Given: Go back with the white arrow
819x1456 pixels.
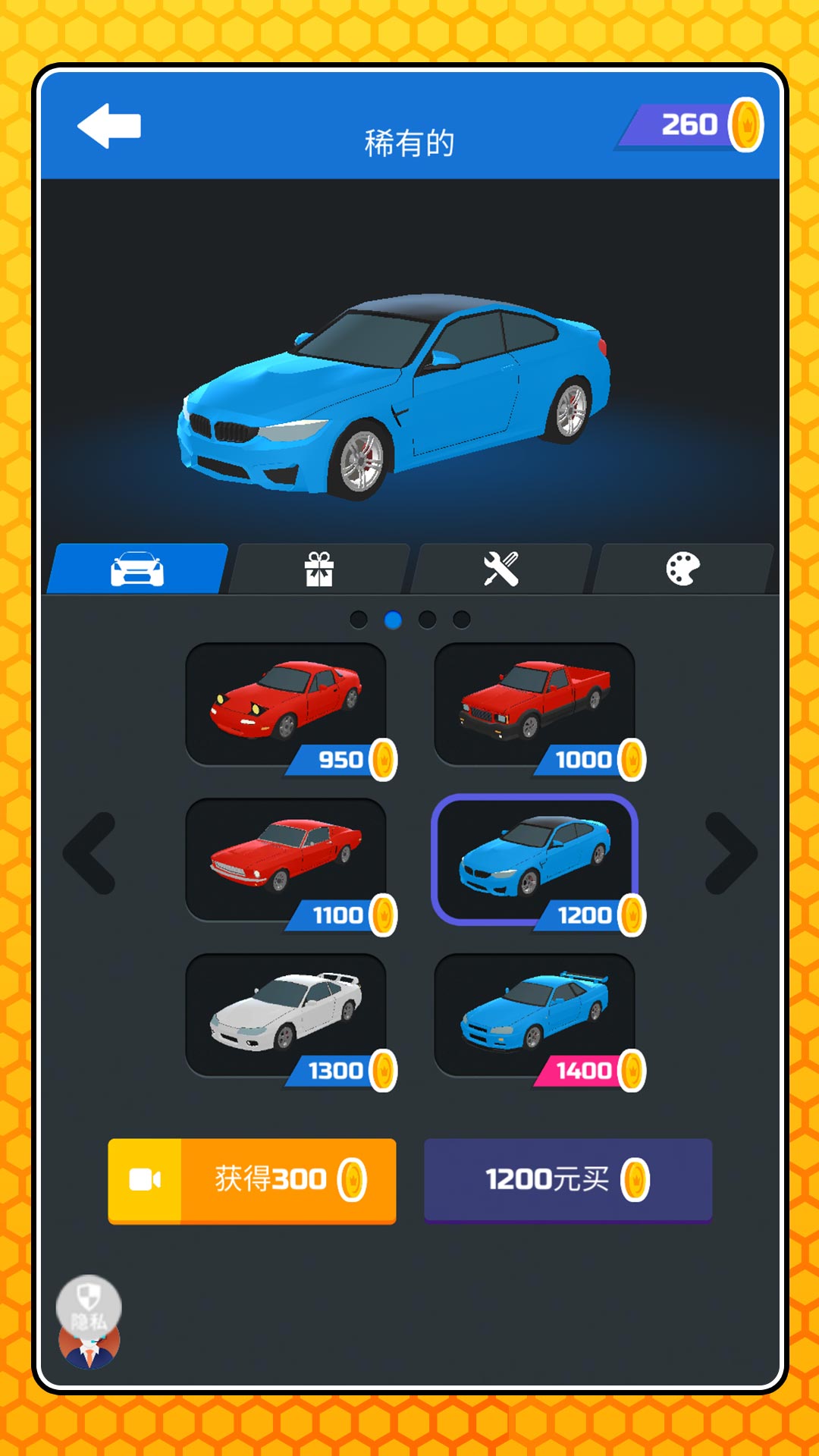Looking at the screenshot, I should (110, 126).
